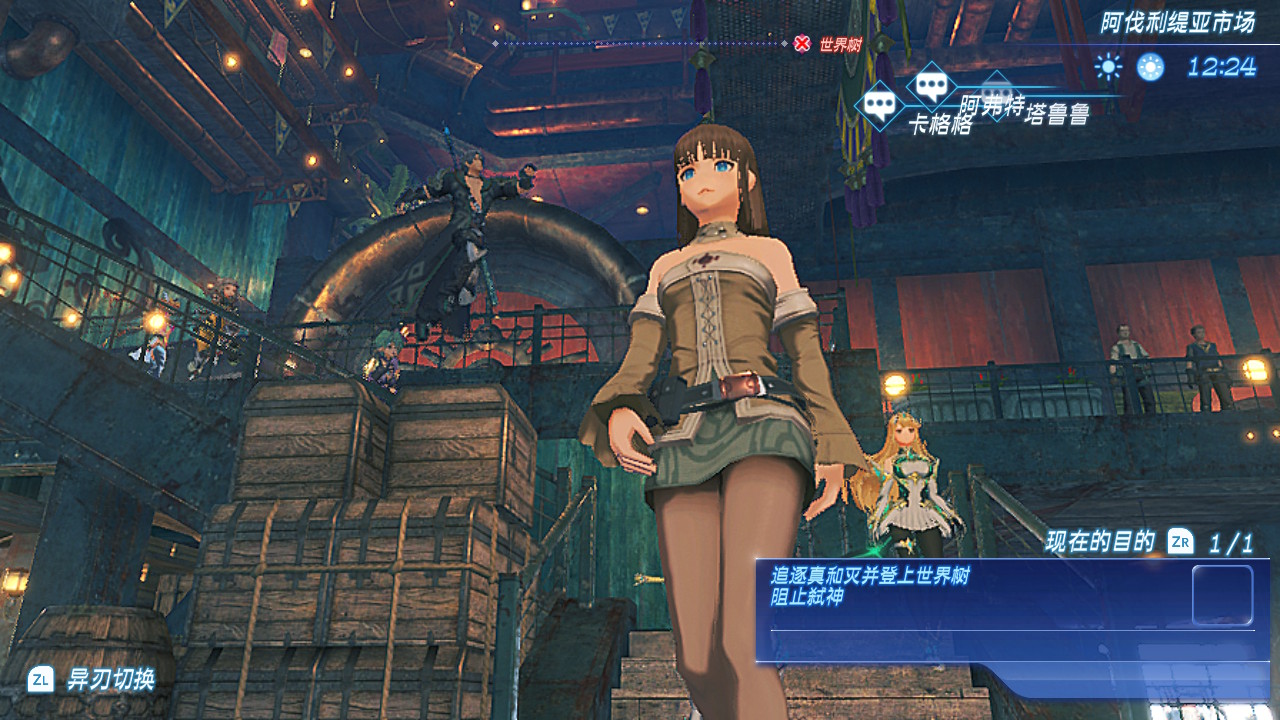Talk to 阿弗特 via his speech bubble
This screenshot has height=720, width=1280.
[x=932, y=85]
